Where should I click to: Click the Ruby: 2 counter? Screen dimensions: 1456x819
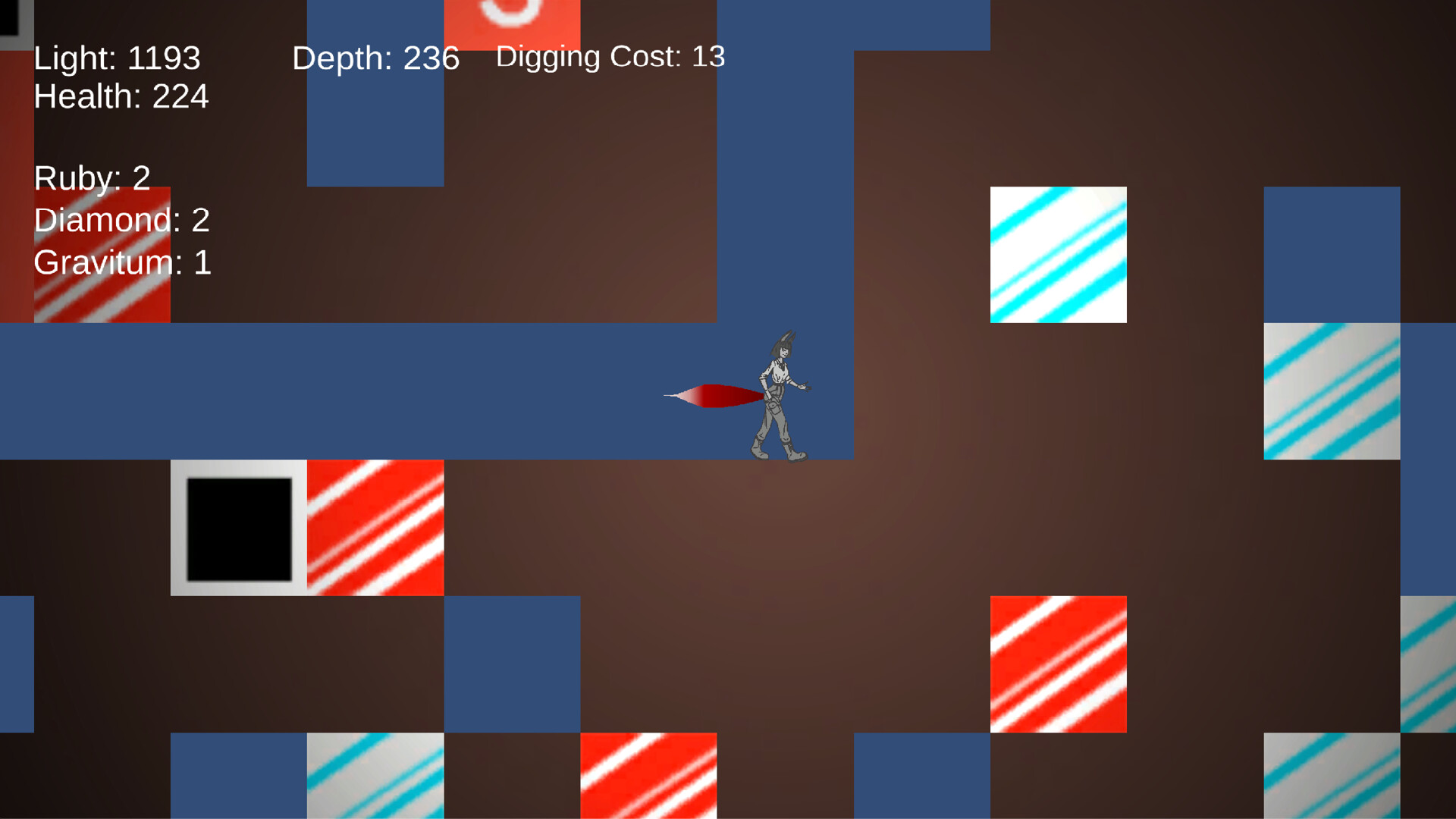[x=91, y=178]
